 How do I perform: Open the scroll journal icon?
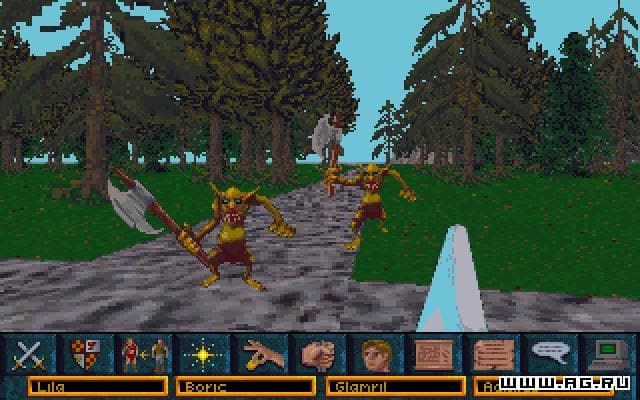489,354
